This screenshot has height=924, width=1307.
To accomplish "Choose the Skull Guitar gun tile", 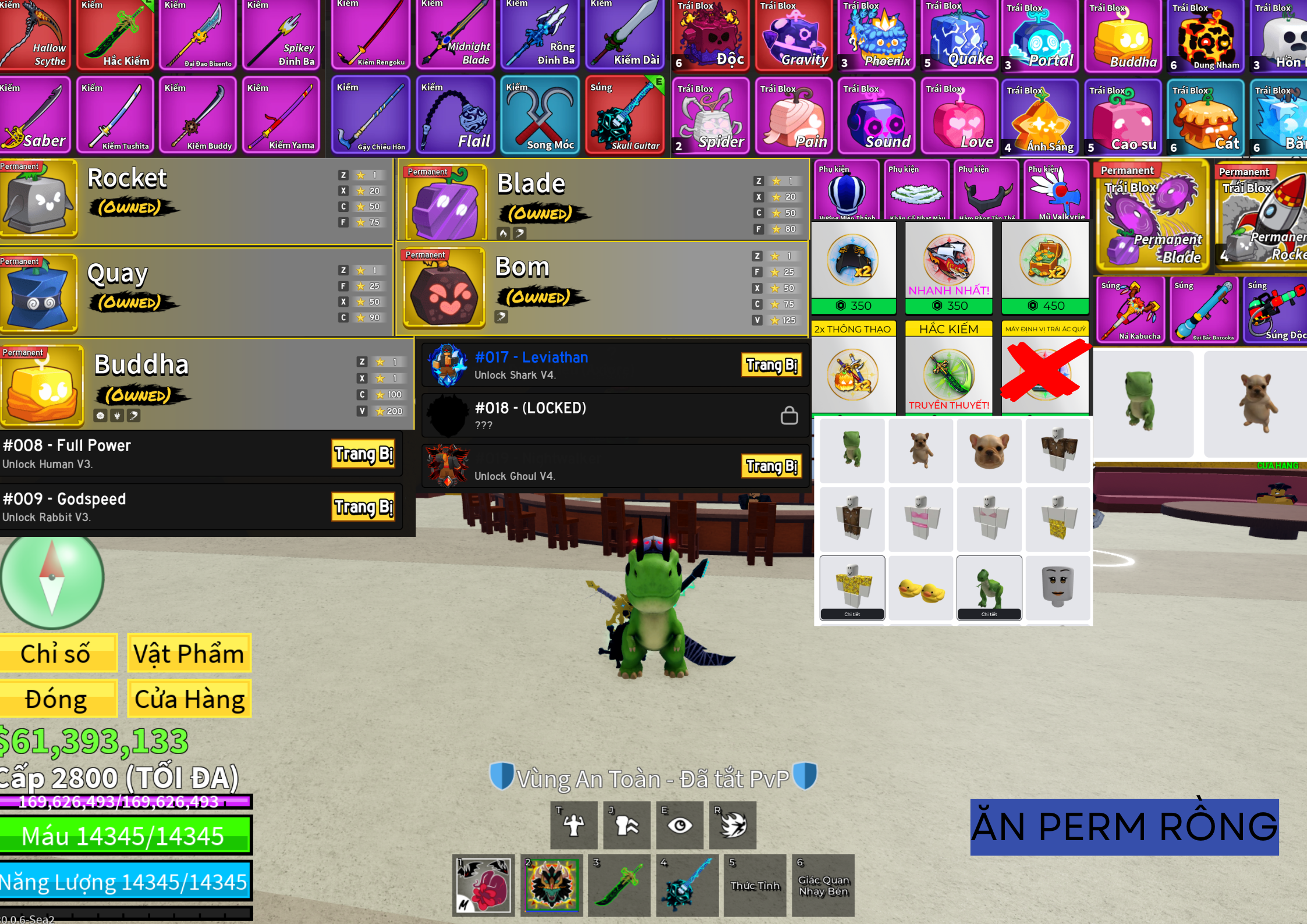I will coord(625,115).
